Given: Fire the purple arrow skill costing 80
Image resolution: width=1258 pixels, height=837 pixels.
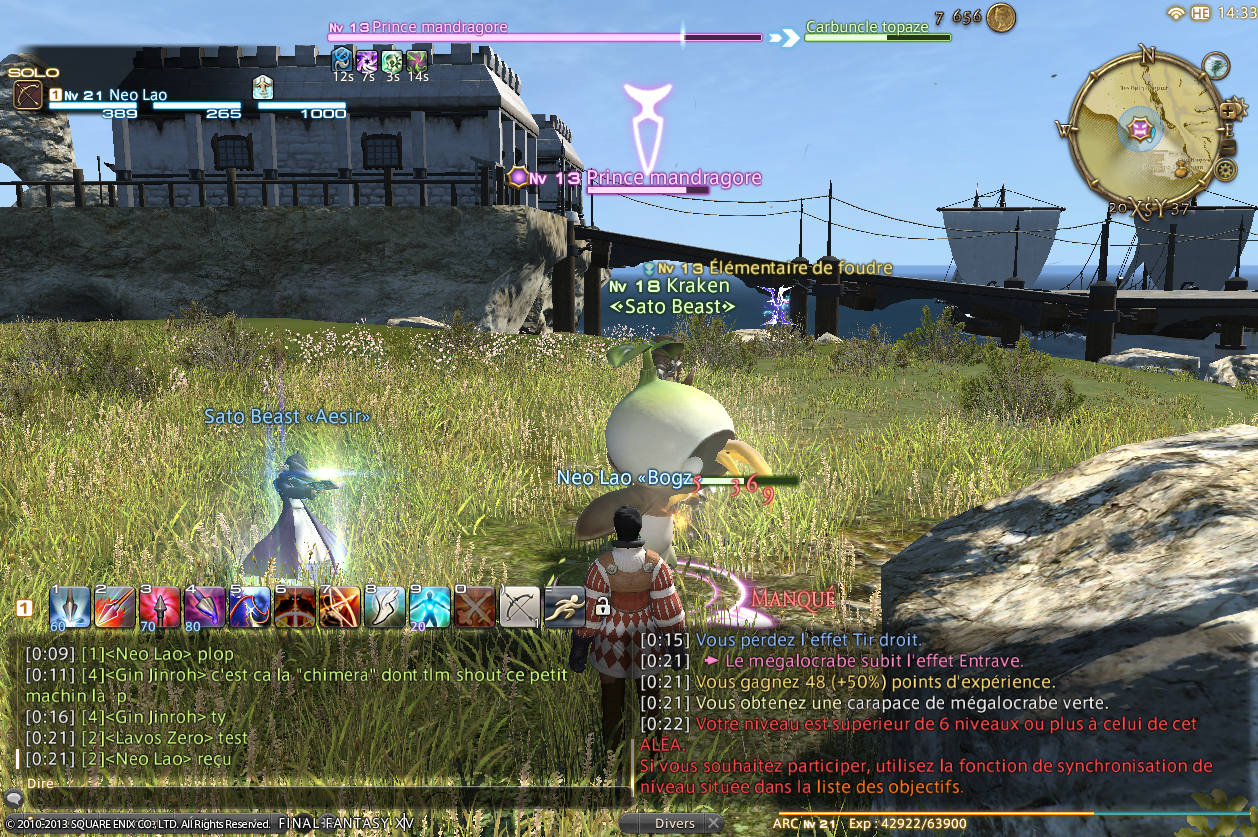Looking at the screenshot, I should [205, 607].
